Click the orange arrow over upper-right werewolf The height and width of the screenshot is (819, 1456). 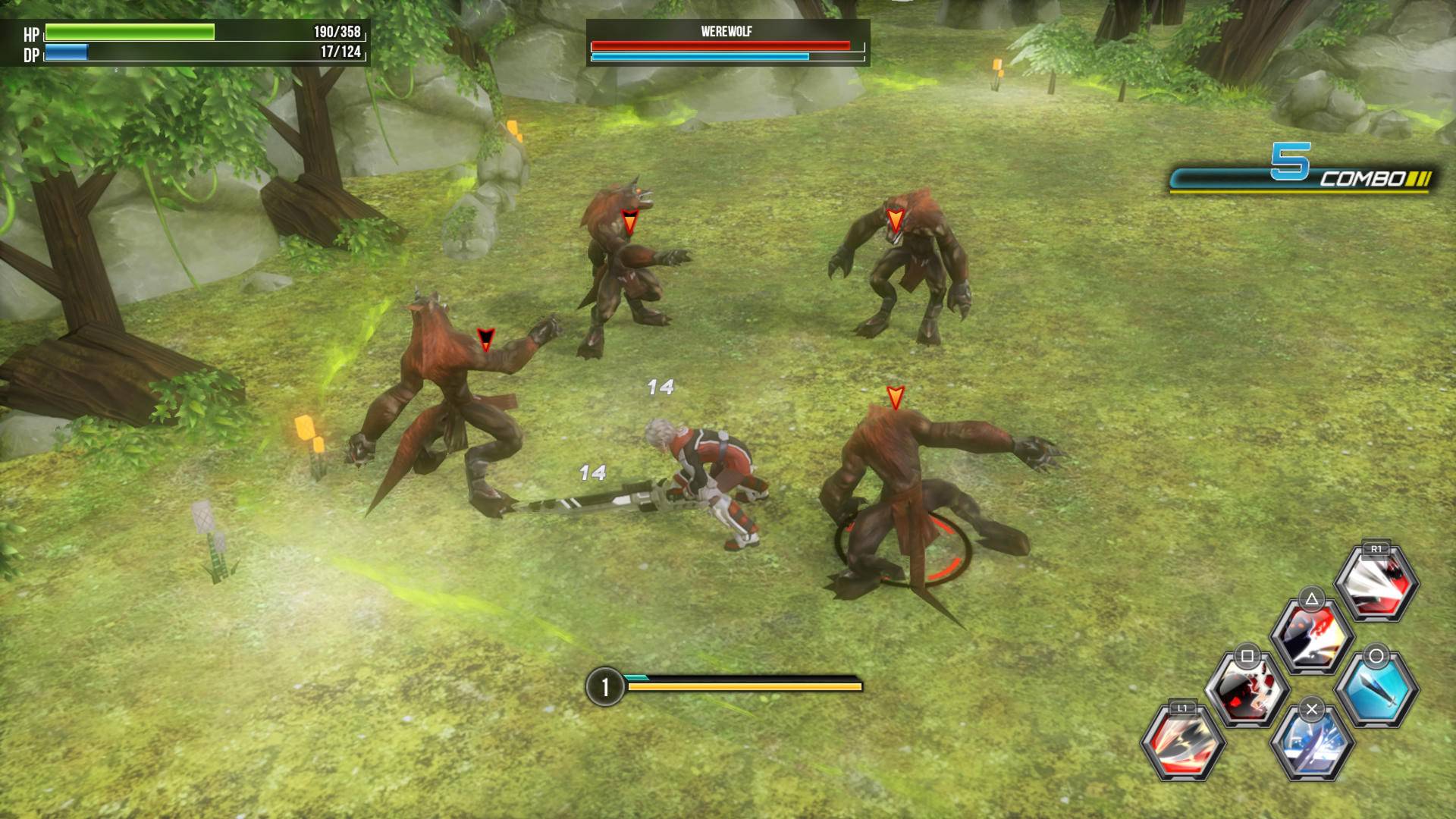tap(895, 218)
